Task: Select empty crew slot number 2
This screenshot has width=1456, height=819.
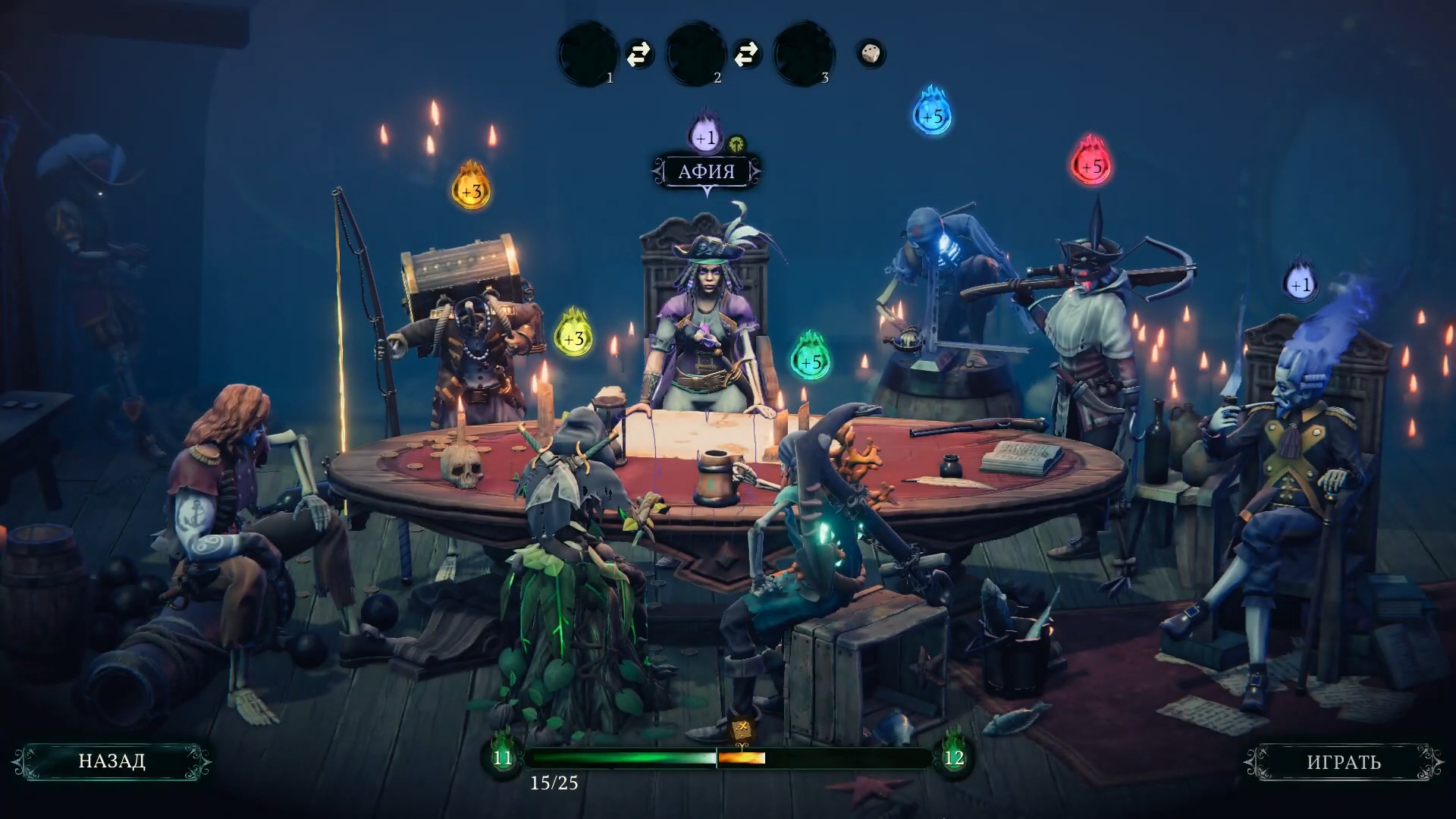Action: coord(696,55)
